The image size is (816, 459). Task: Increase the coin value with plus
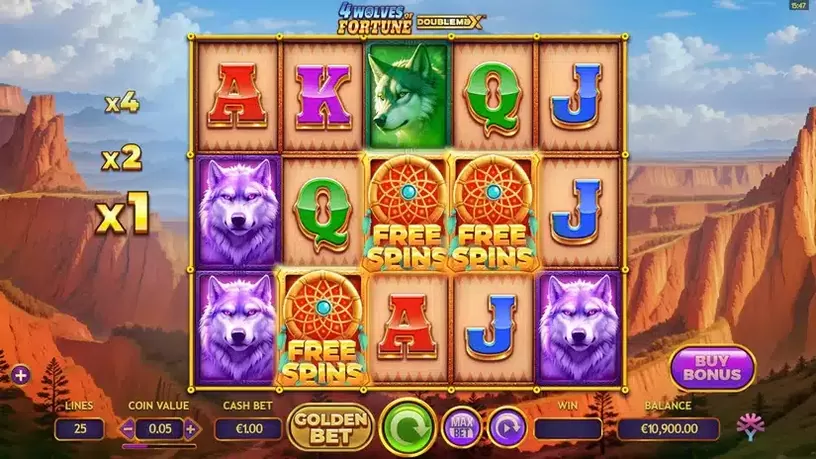tap(191, 429)
